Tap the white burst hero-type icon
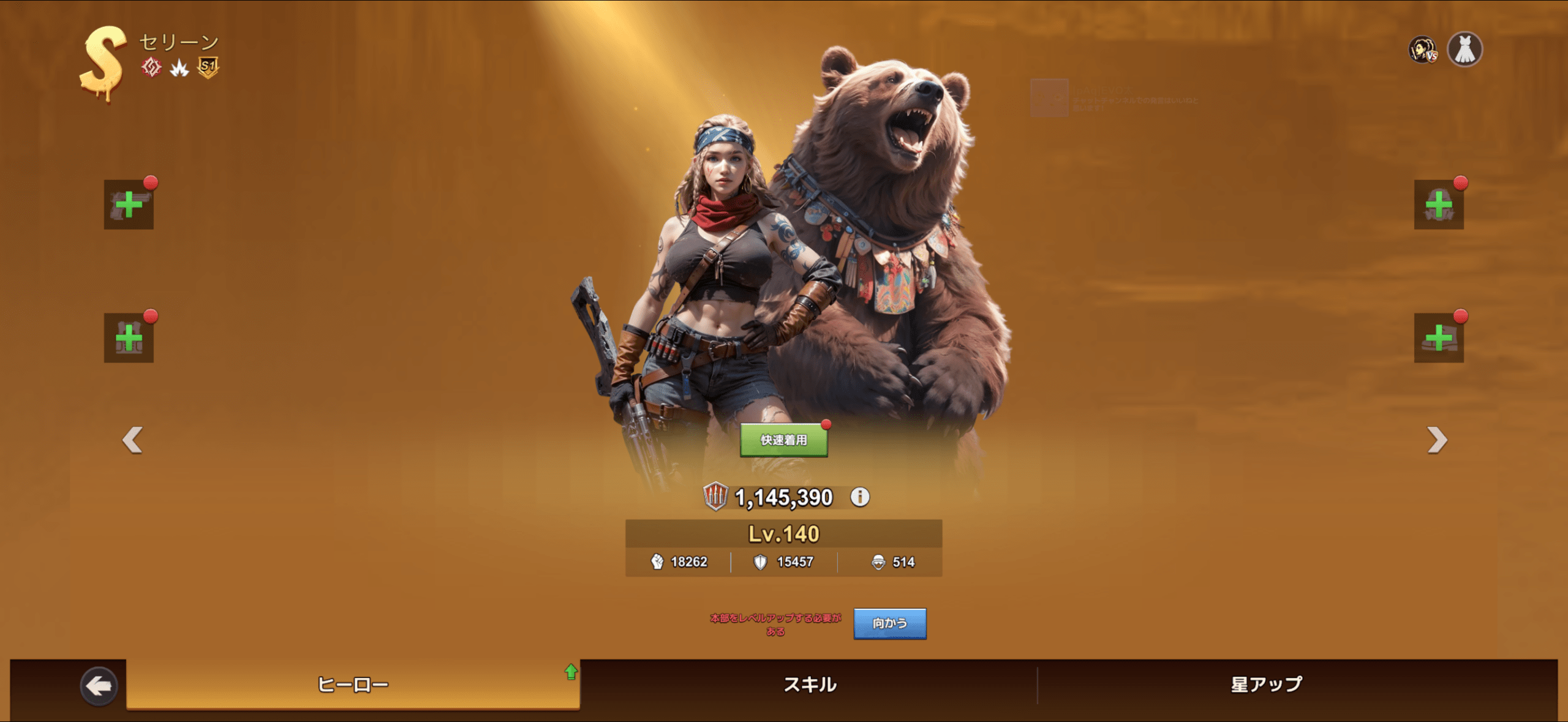Screen dimensions: 1568x722 coord(179,67)
